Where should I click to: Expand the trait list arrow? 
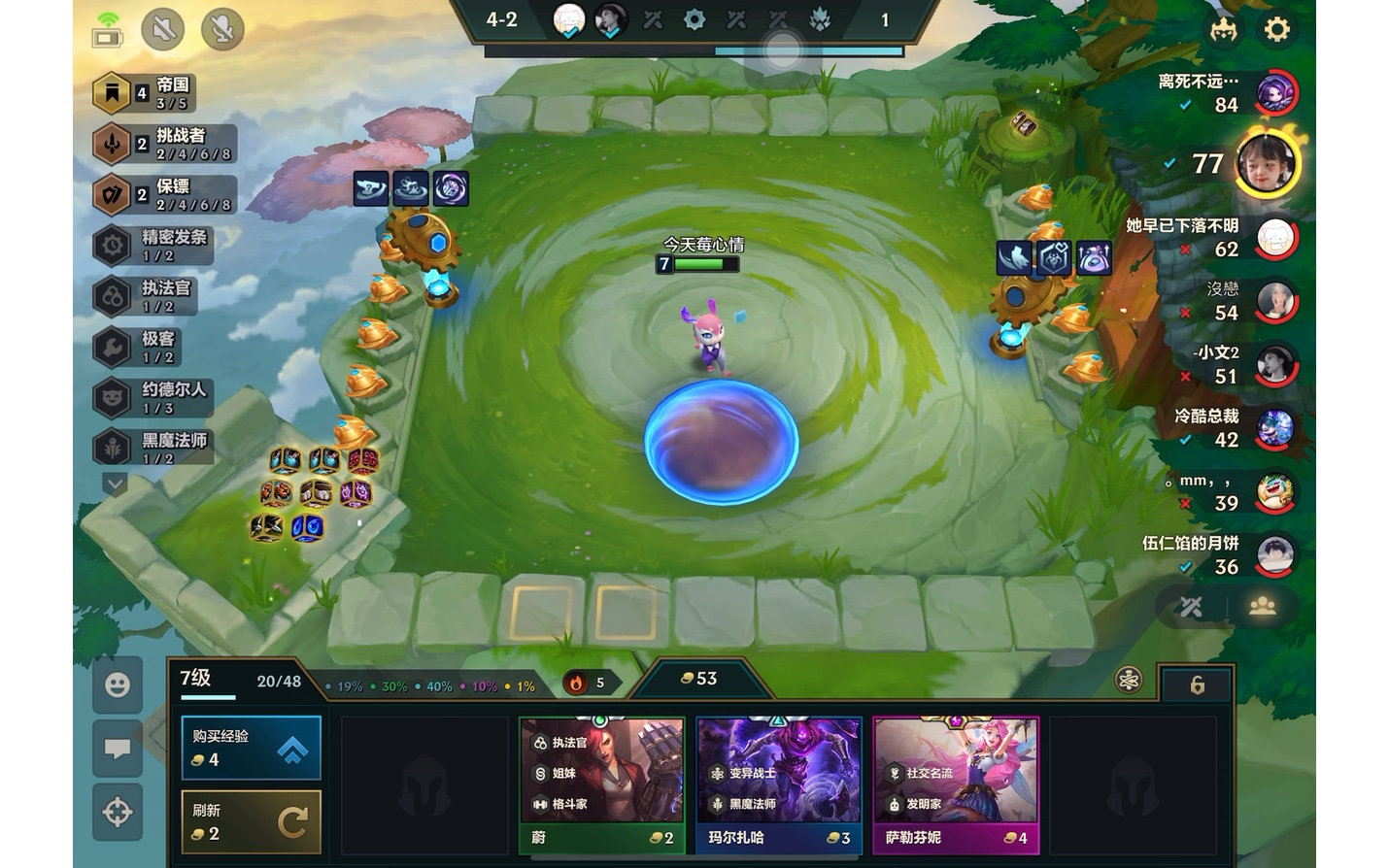coord(115,483)
